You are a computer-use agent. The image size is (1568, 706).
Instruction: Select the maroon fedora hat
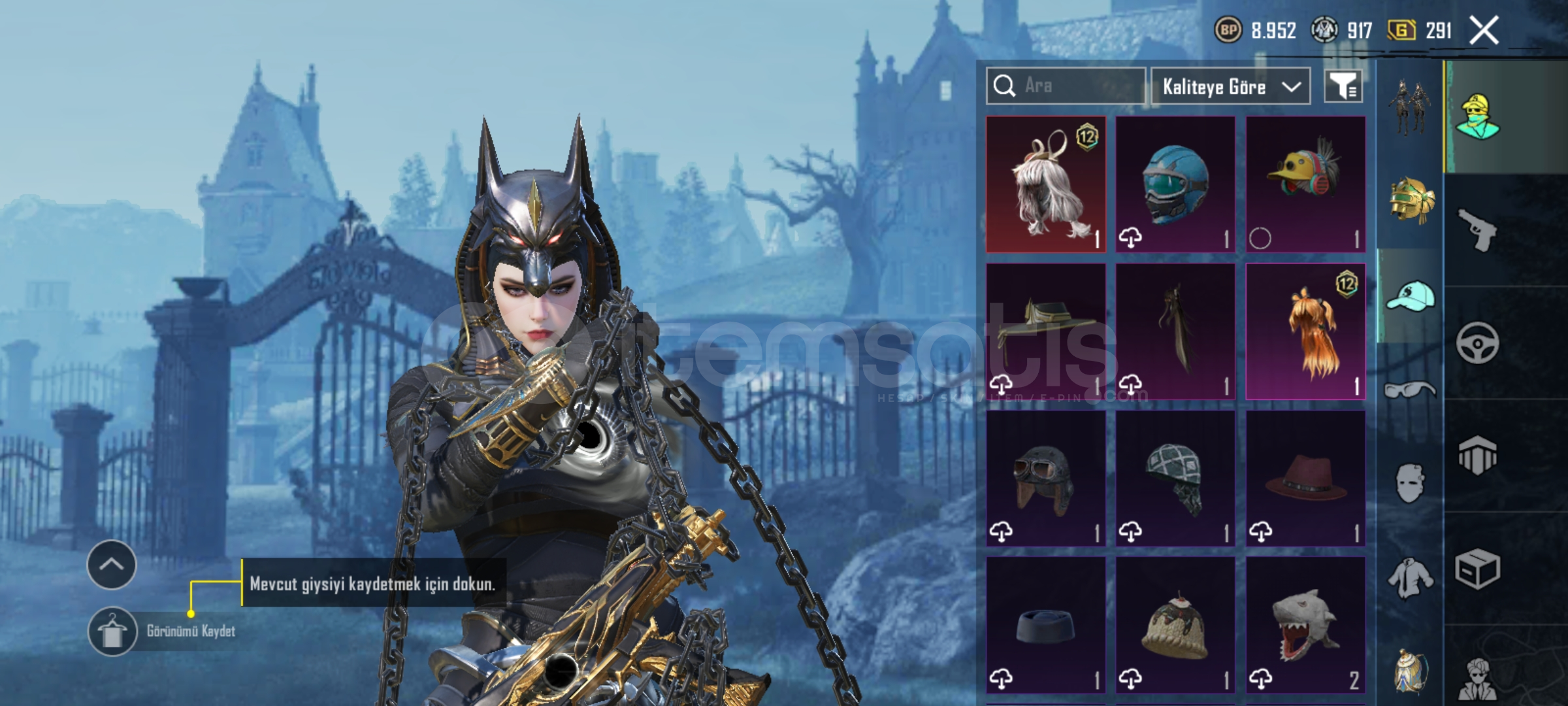[x=1305, y=479]
